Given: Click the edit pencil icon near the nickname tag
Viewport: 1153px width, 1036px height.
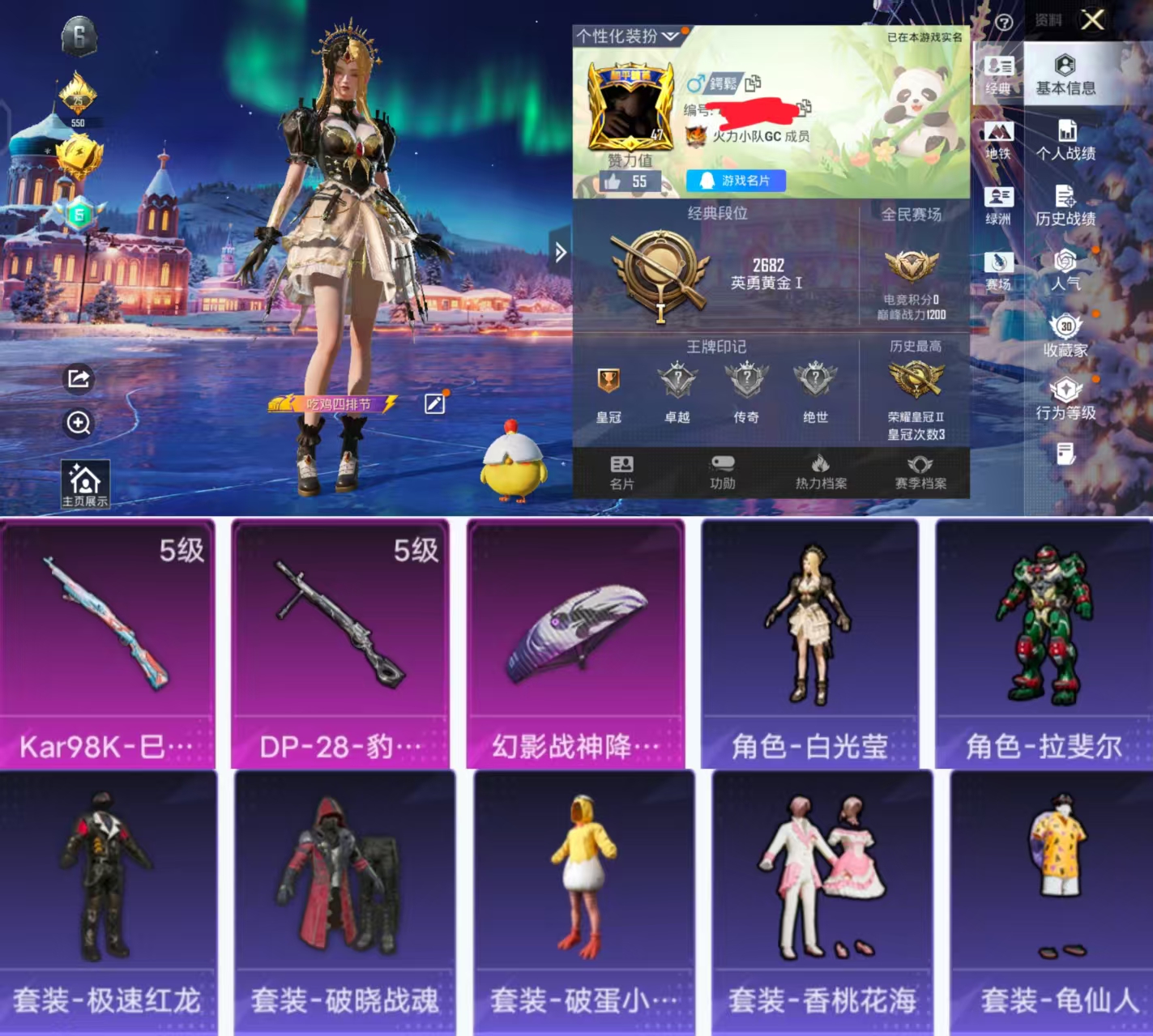Looking at the screenshot, I should click(435, 403).
